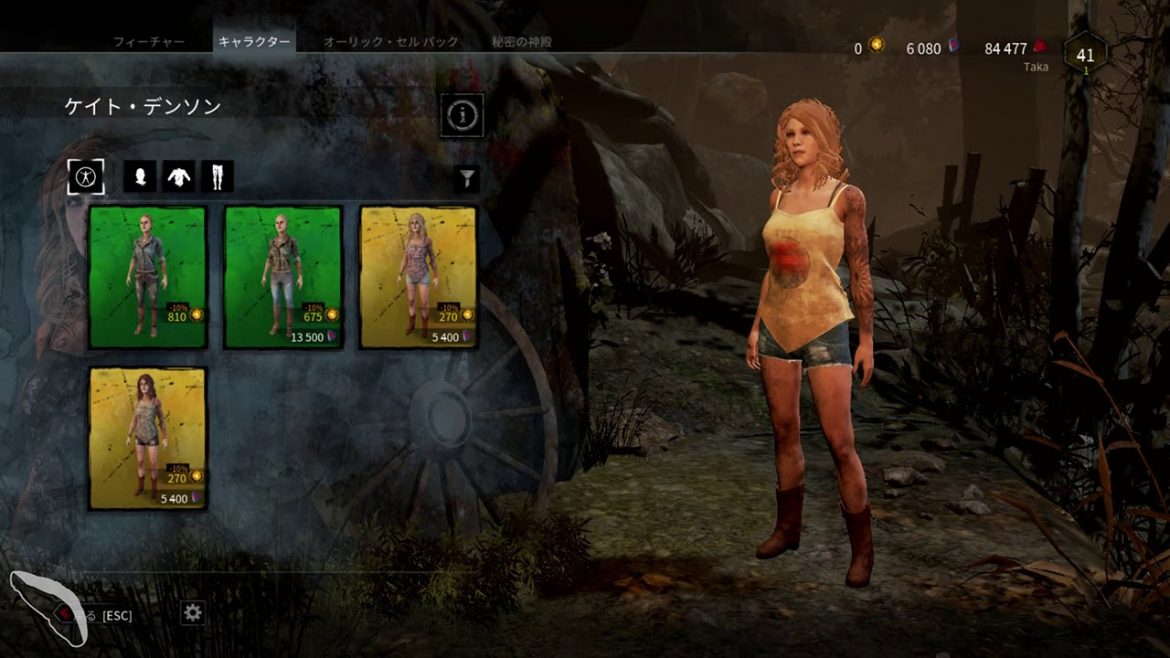Switch to the フィーチャー tab

148,42
